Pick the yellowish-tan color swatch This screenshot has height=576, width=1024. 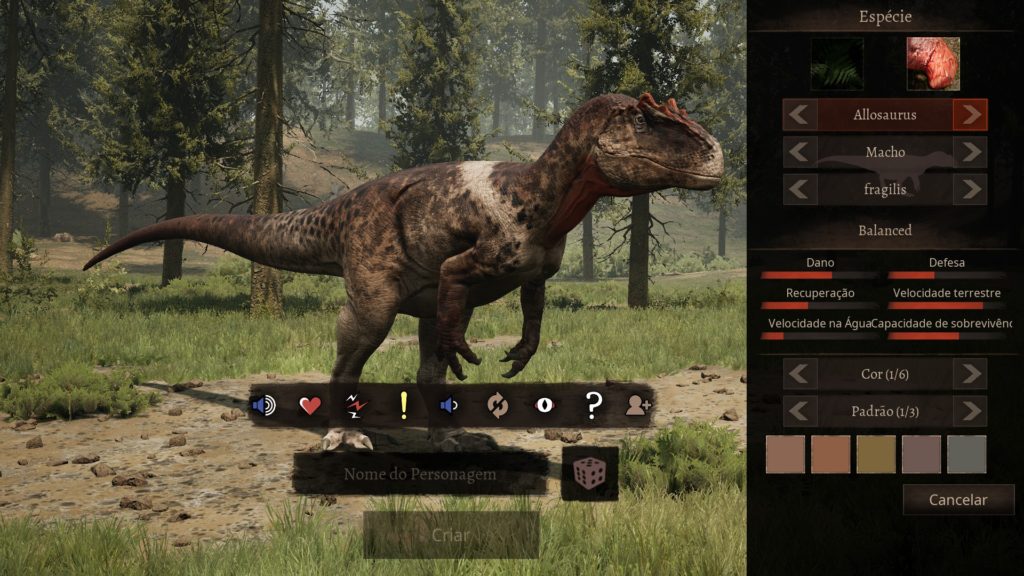pos(876,454)
